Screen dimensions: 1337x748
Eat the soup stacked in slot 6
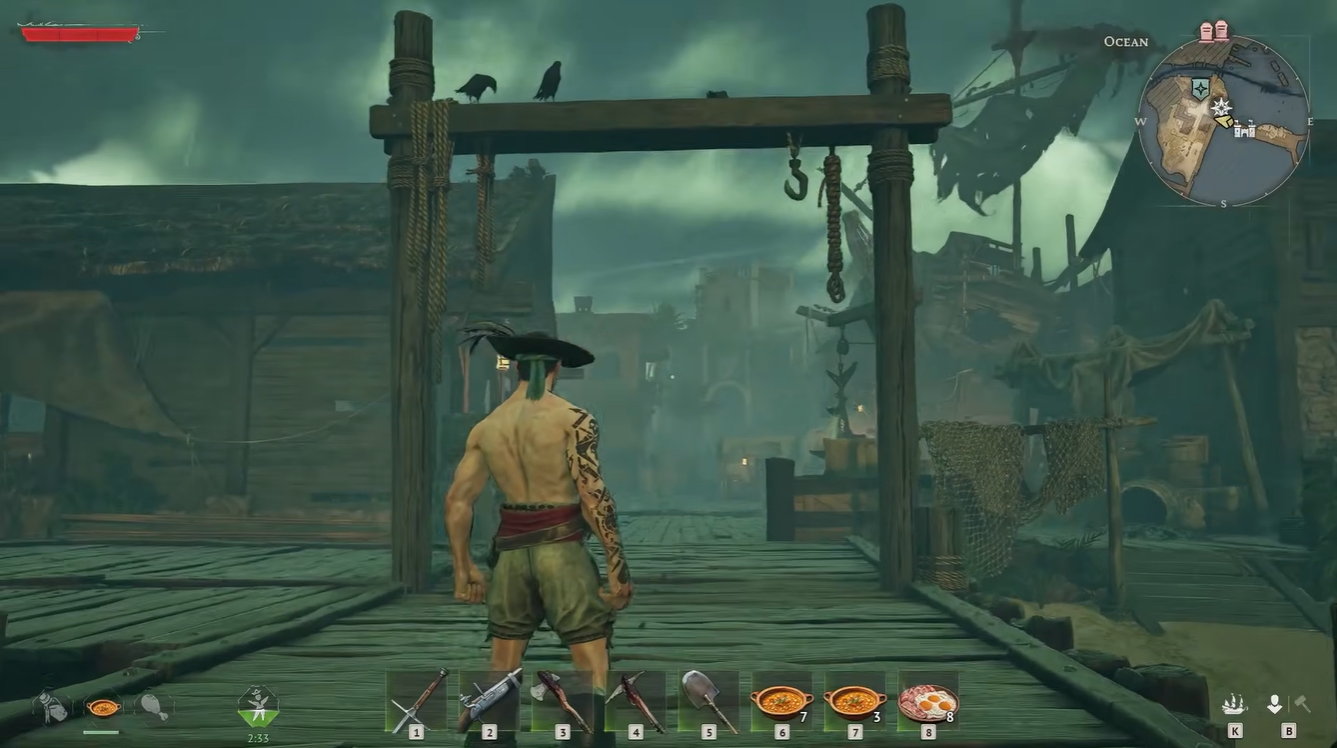(780, 697)
